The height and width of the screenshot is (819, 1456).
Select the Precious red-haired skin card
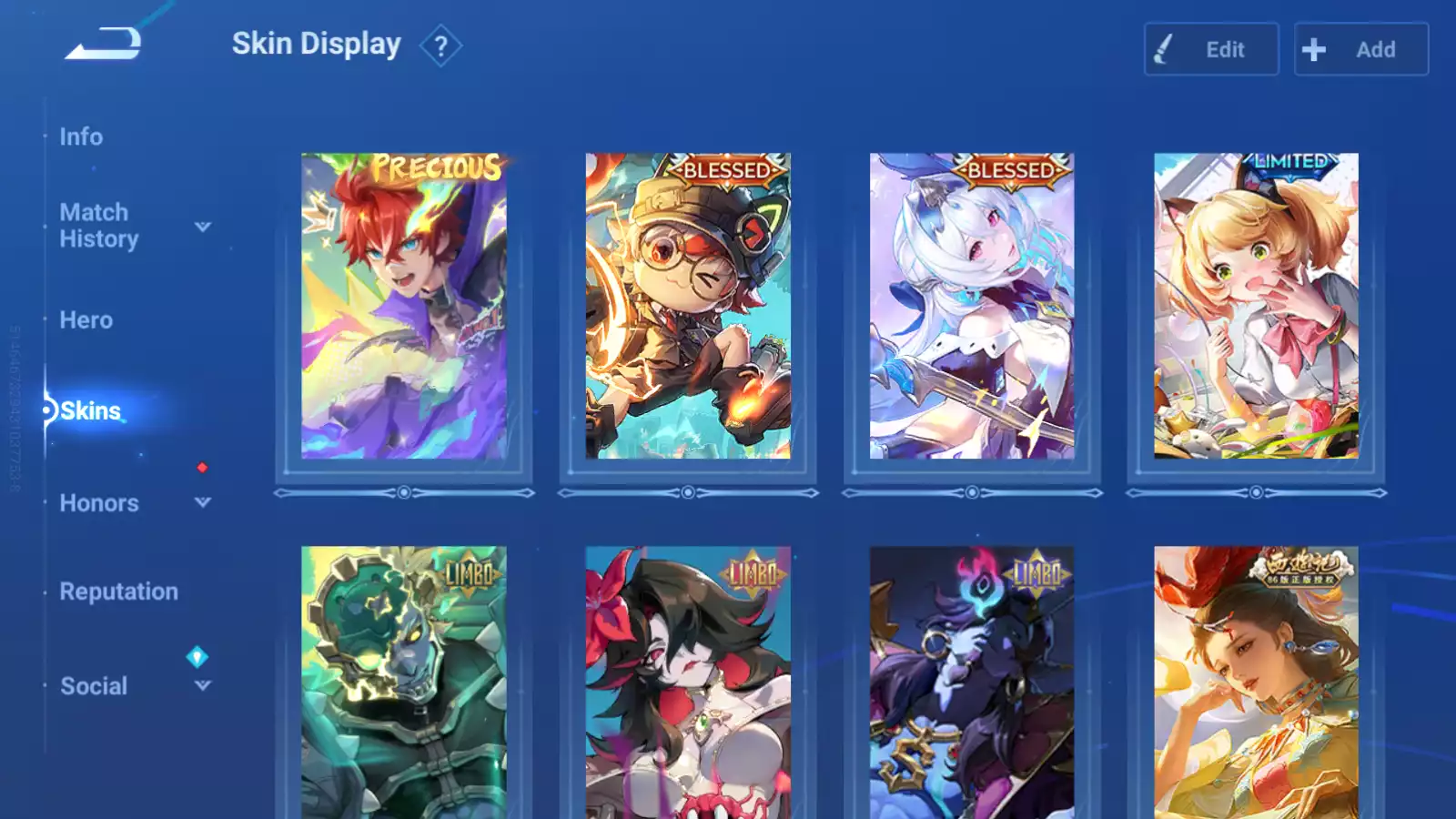pos(404,306)
